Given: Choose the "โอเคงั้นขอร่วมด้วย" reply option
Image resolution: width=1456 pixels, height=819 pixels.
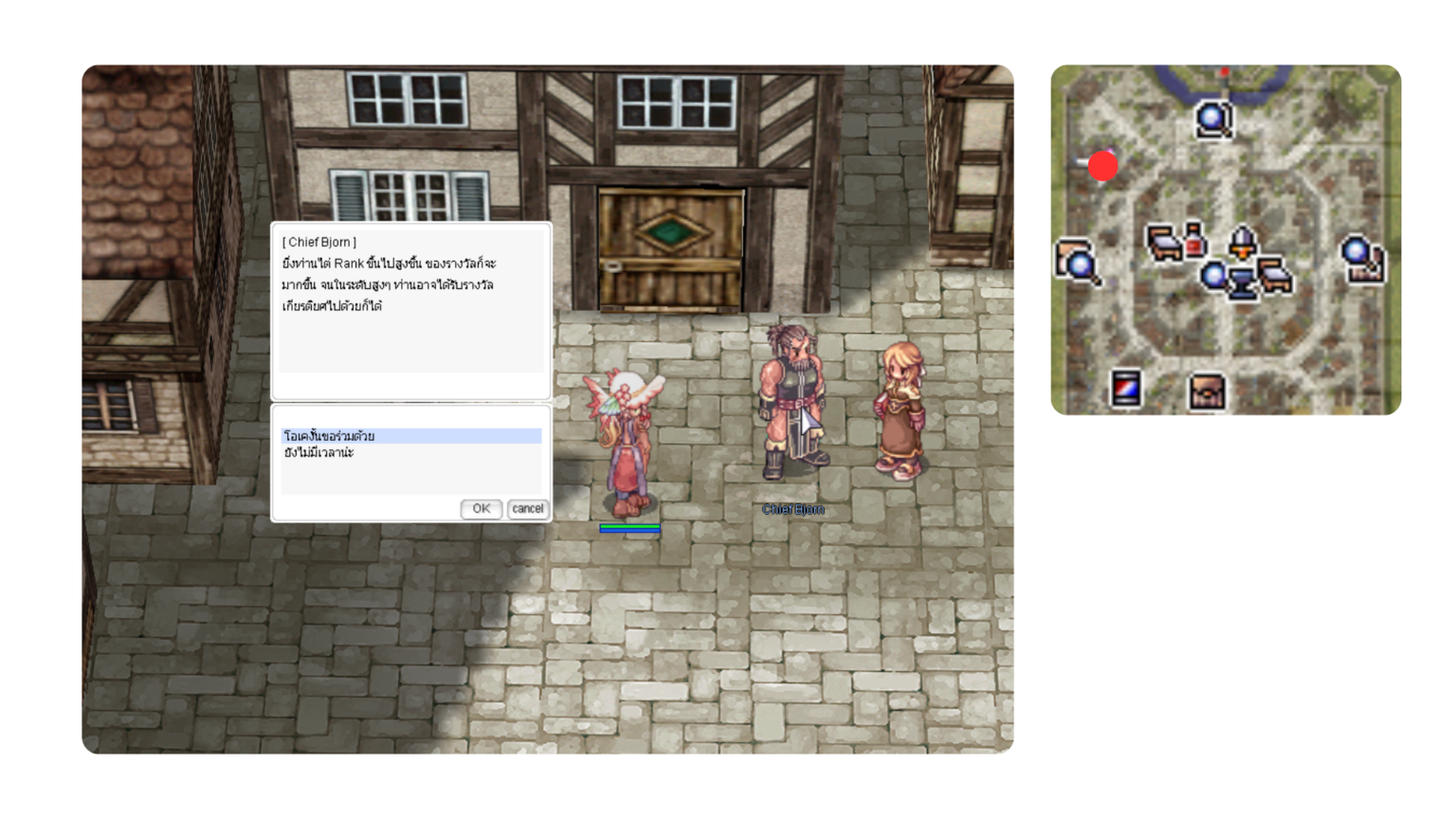Looking at the screenshot, I should click(329, 436).
